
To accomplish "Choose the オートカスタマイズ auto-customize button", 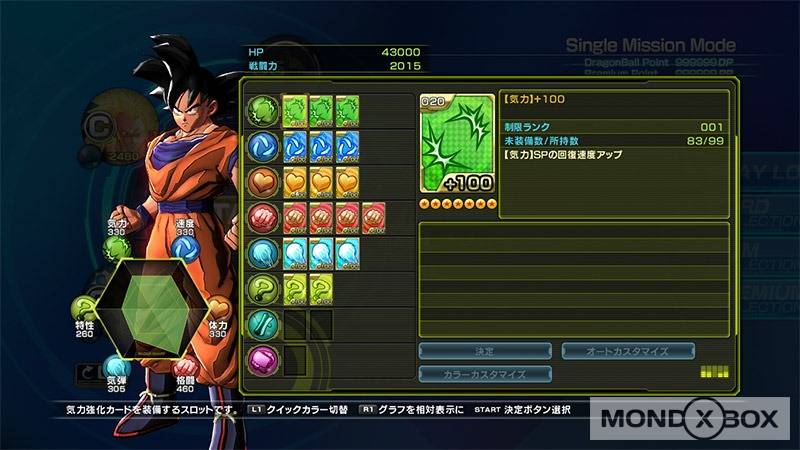I will (x=628, y=351).
